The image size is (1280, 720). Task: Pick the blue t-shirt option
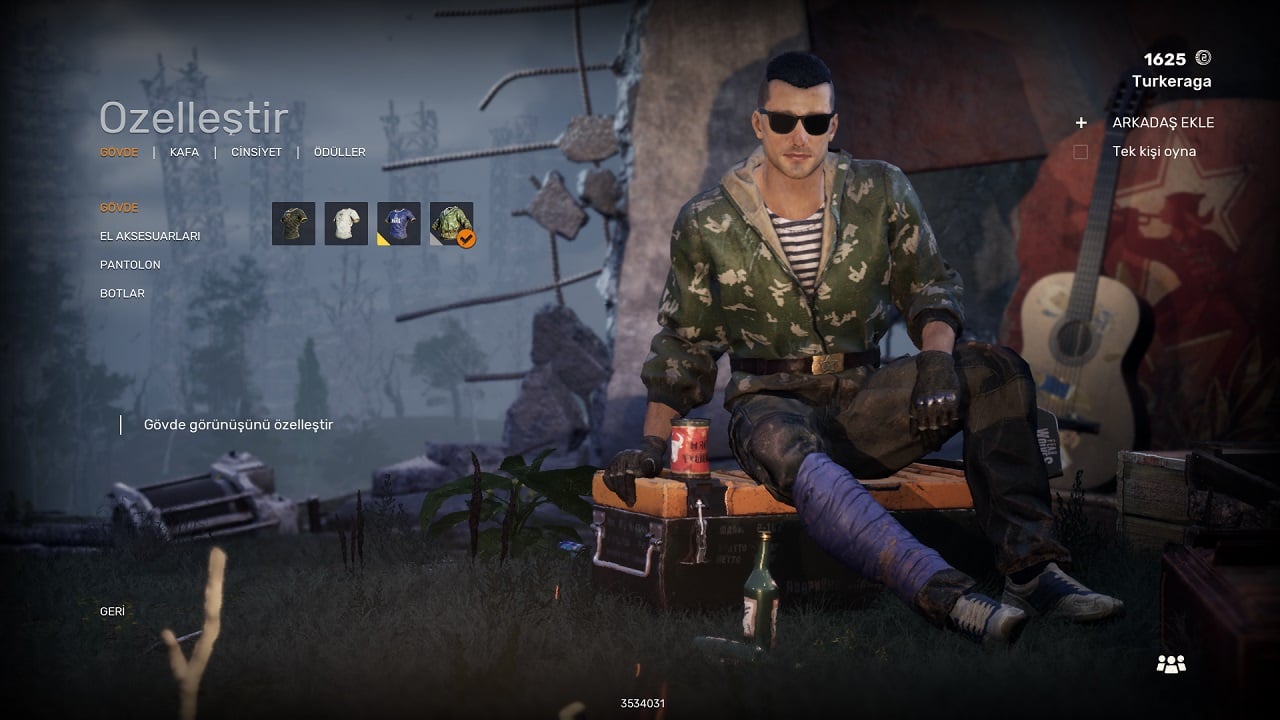pyautogui.click(x=399, y=224)
